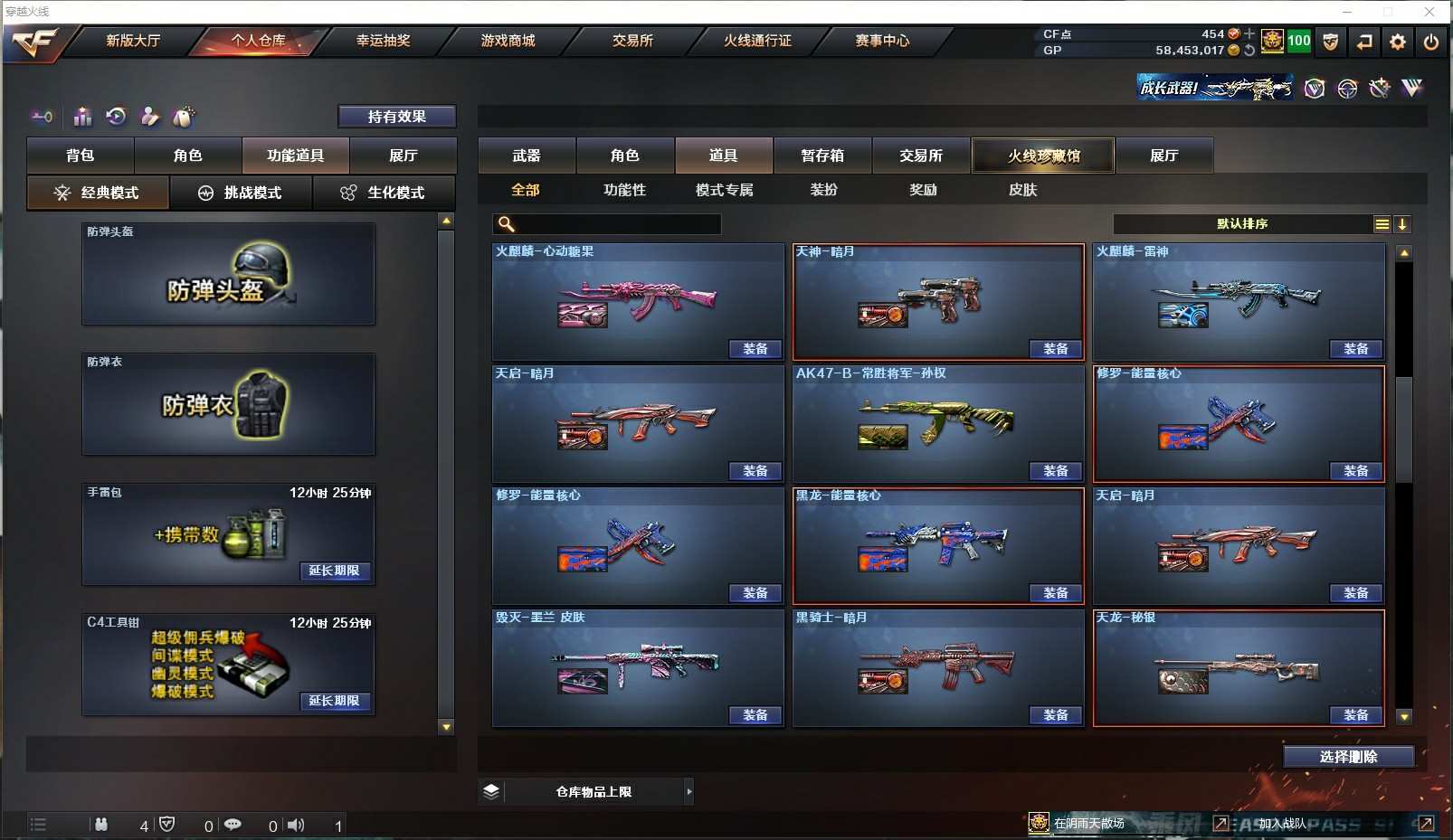Screen dimensions: 1453x840
Task: Extend the 手雷包 duration
Action: pos(334,571)
